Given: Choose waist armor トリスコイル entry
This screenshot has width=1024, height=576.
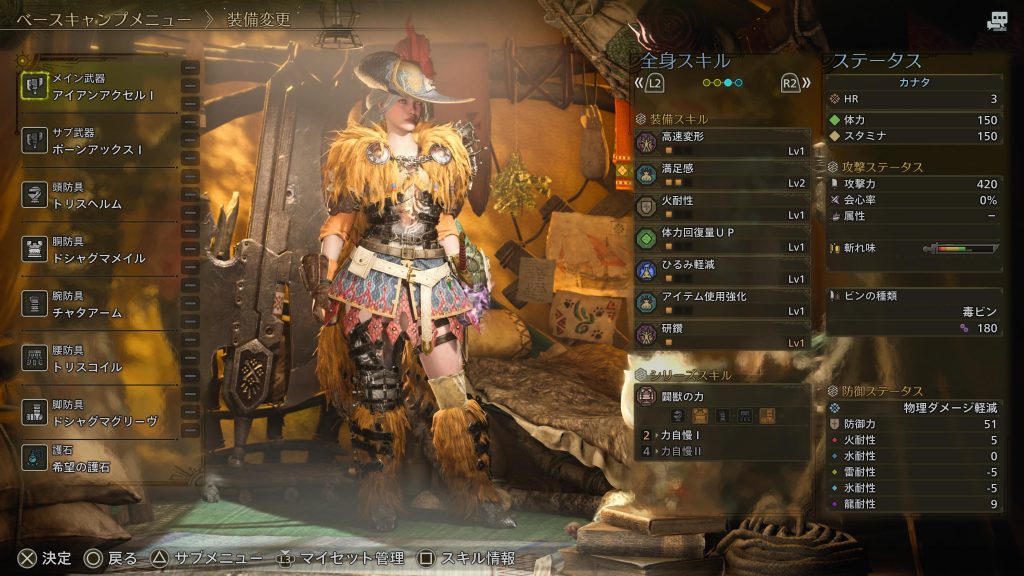Looking at the screenshot, I should [98, 359].
